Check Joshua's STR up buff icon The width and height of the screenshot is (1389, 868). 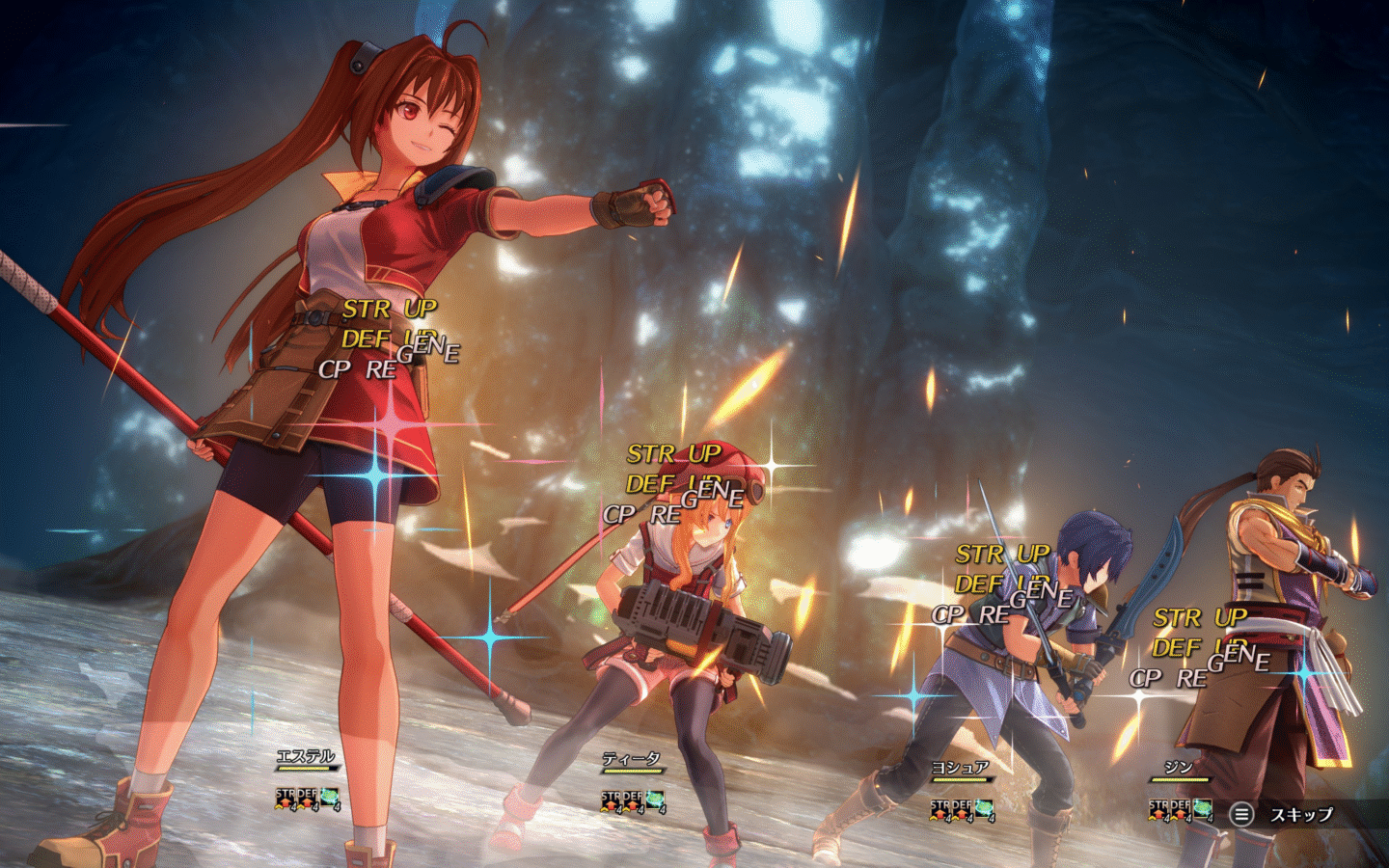(x=940, y=810)
